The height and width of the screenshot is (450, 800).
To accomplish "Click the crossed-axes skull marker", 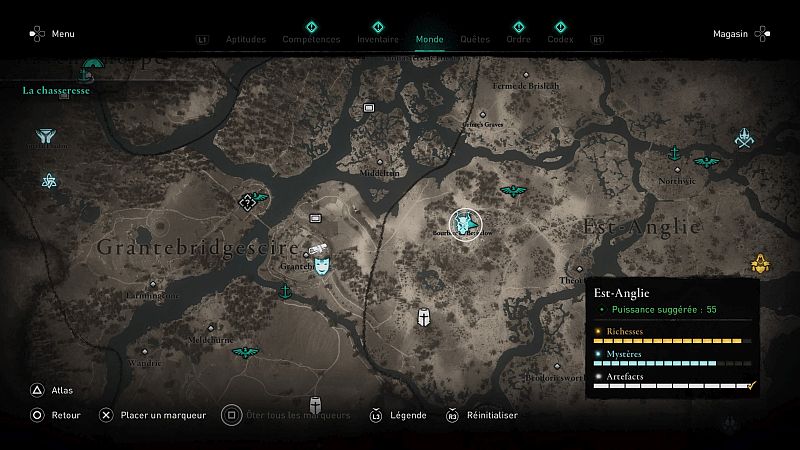I will click(x=743, y=137).
